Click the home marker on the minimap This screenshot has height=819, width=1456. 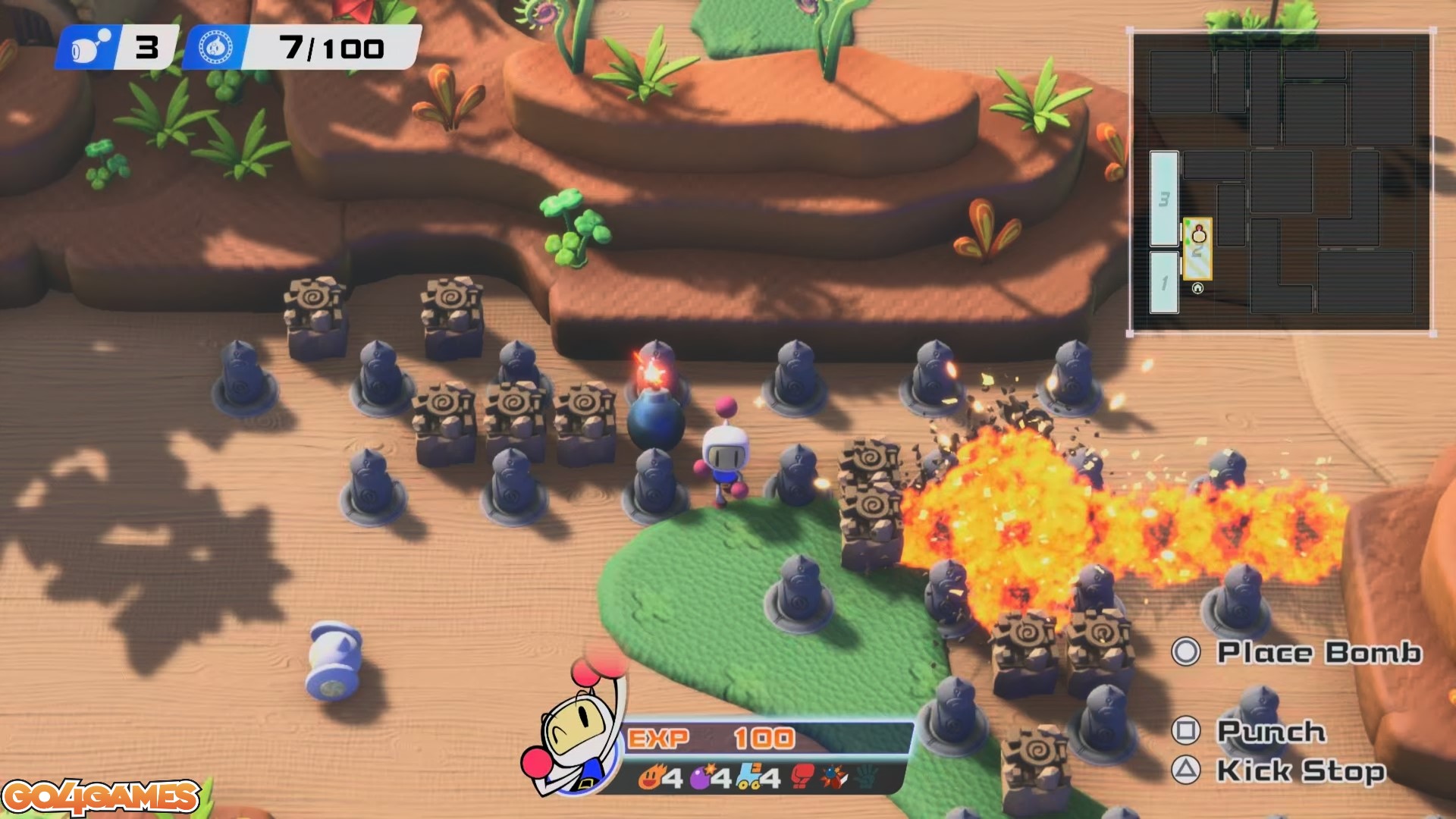click(x=1197, y=288)
